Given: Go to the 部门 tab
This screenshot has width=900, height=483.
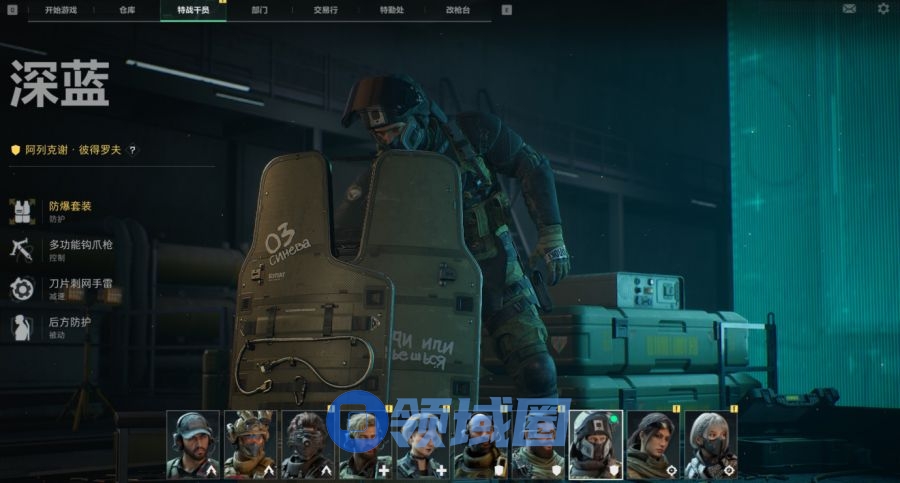Looking at the screenshot, I should pyautogui.click(x=259, y=9).
